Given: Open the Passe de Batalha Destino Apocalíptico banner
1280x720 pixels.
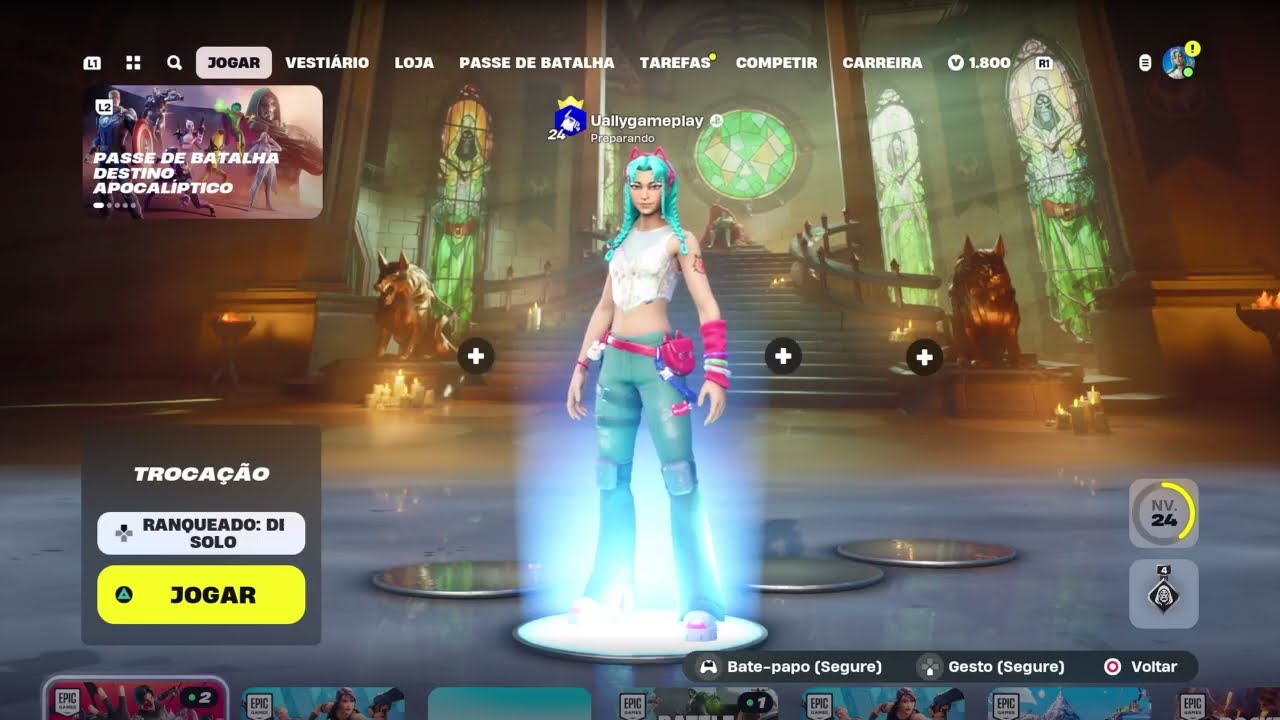Looking at the screenshot, I should point(202,151).
